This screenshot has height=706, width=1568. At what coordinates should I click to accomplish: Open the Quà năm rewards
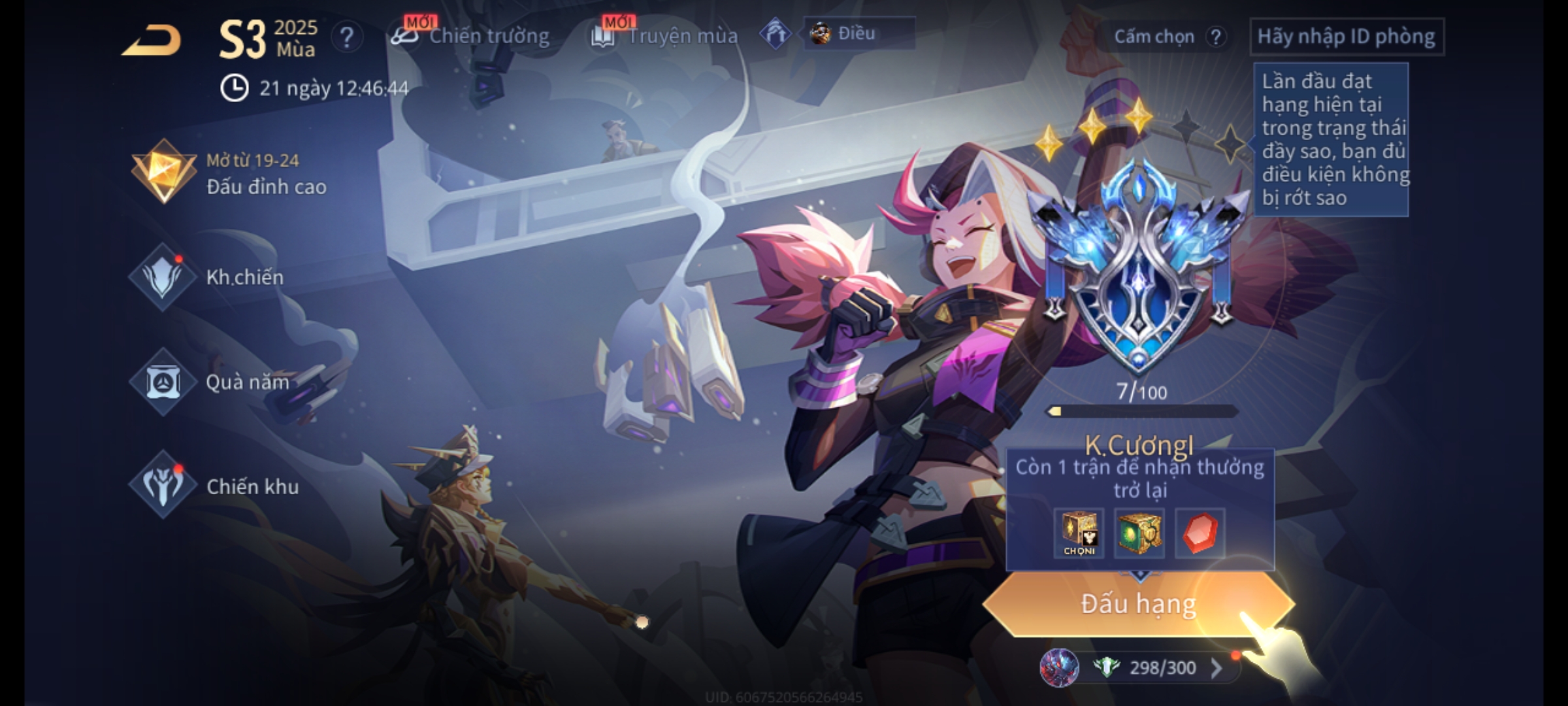coord(210,382)
